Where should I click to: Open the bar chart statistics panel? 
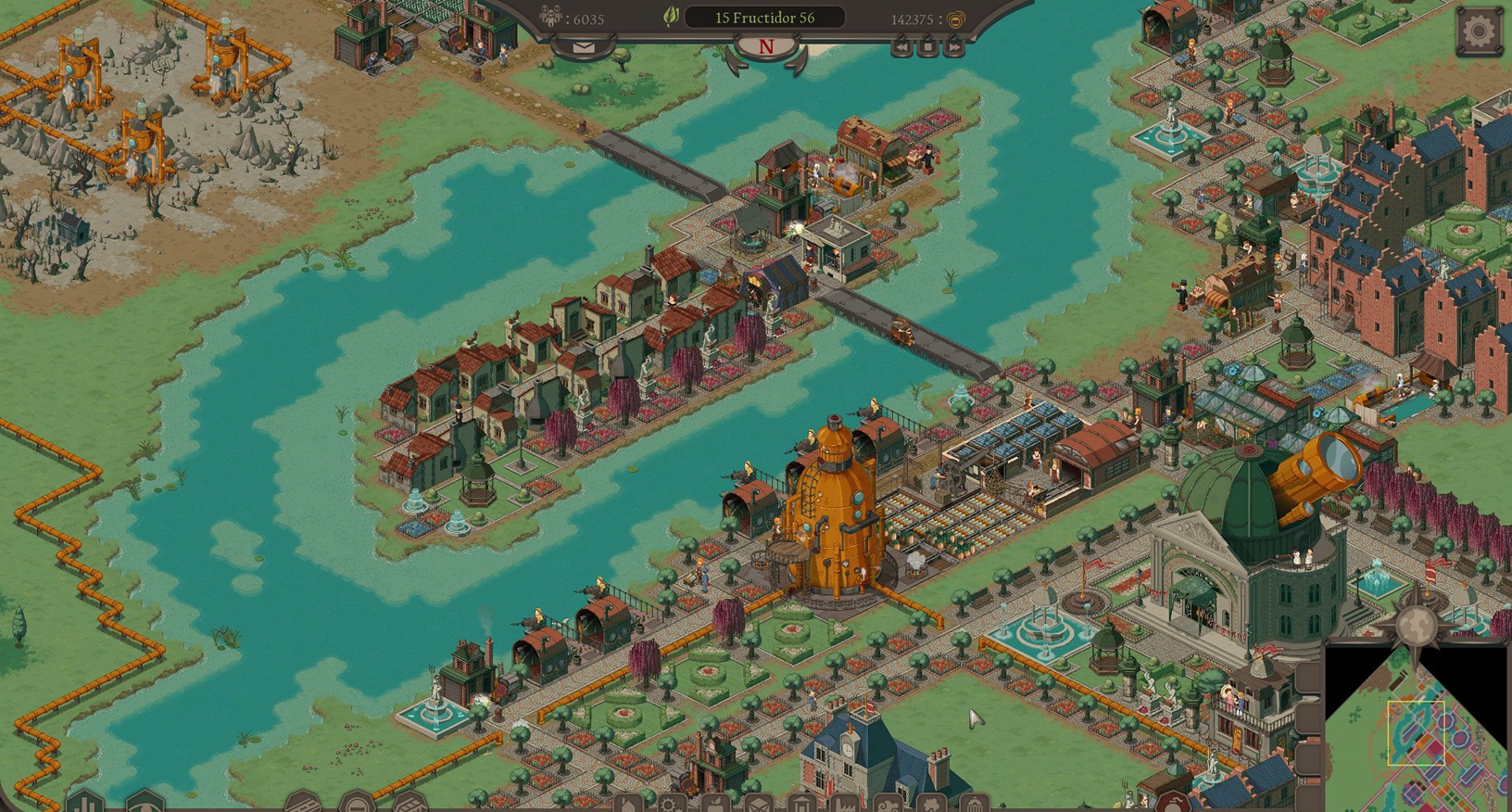[86, 803]
